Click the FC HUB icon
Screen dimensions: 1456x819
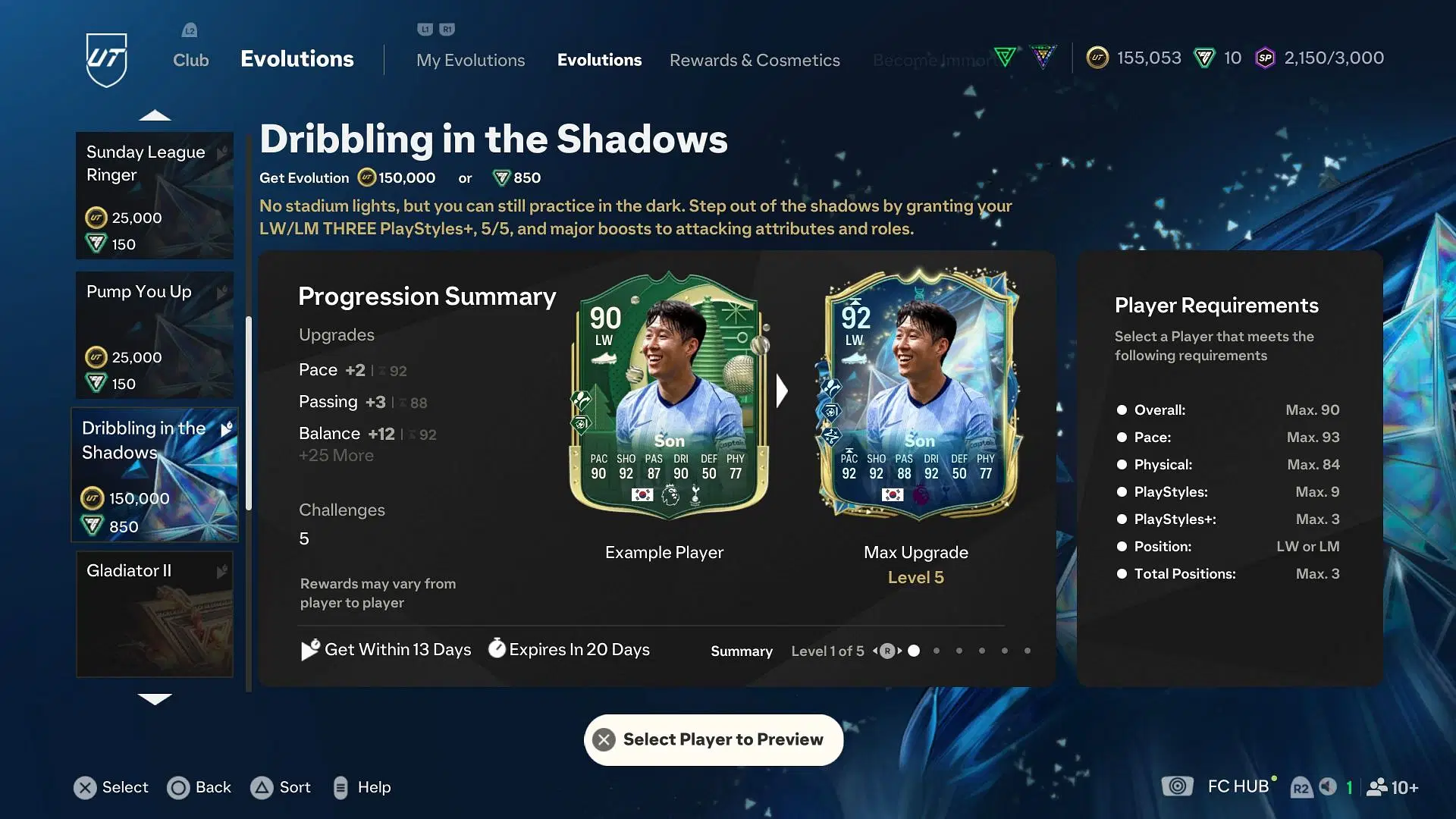coord(1177,787)
